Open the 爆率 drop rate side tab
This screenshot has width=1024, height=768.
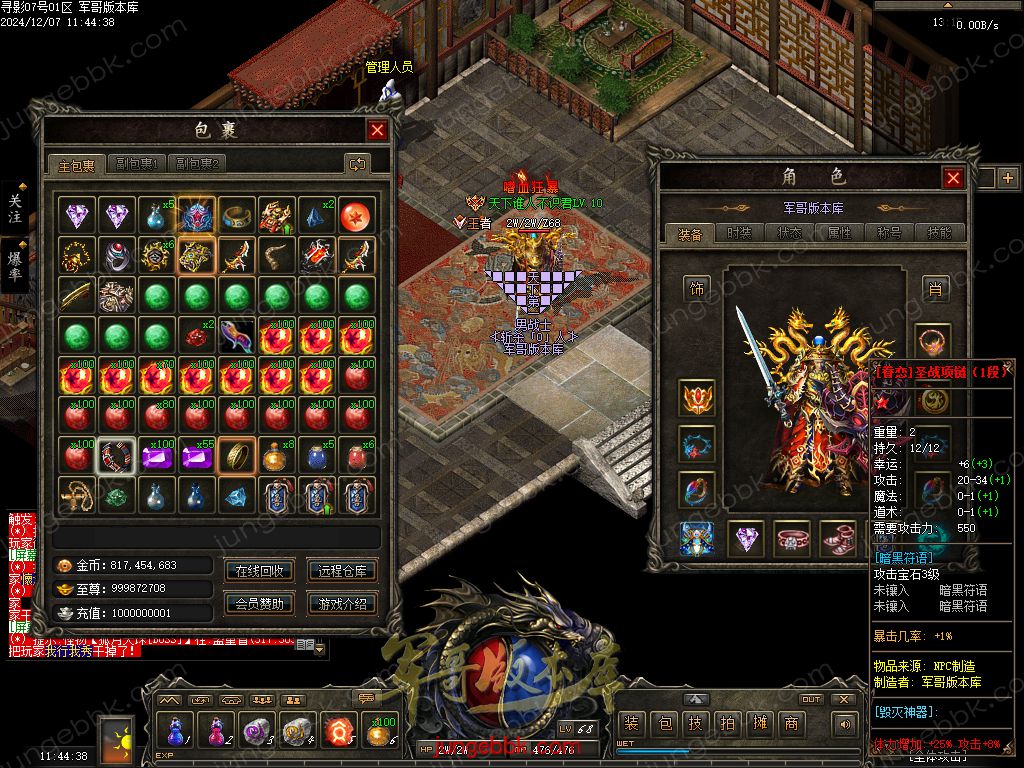tap(15, 262)
